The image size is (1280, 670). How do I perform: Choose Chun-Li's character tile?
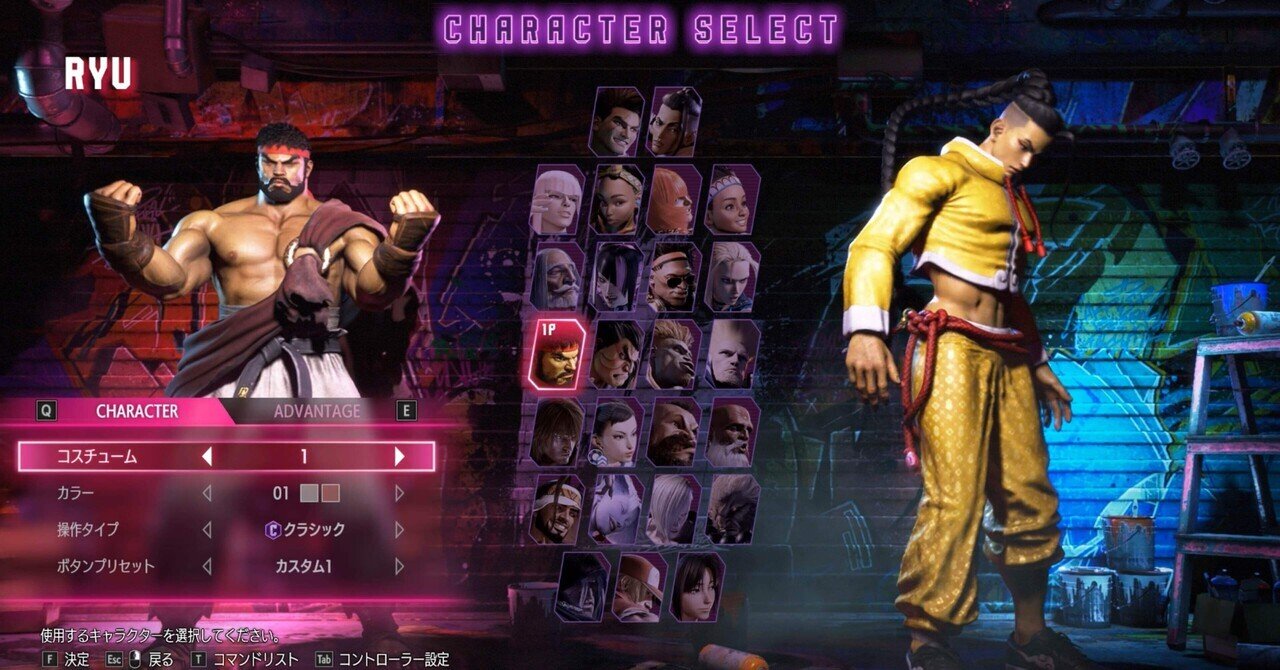[617, 432]
